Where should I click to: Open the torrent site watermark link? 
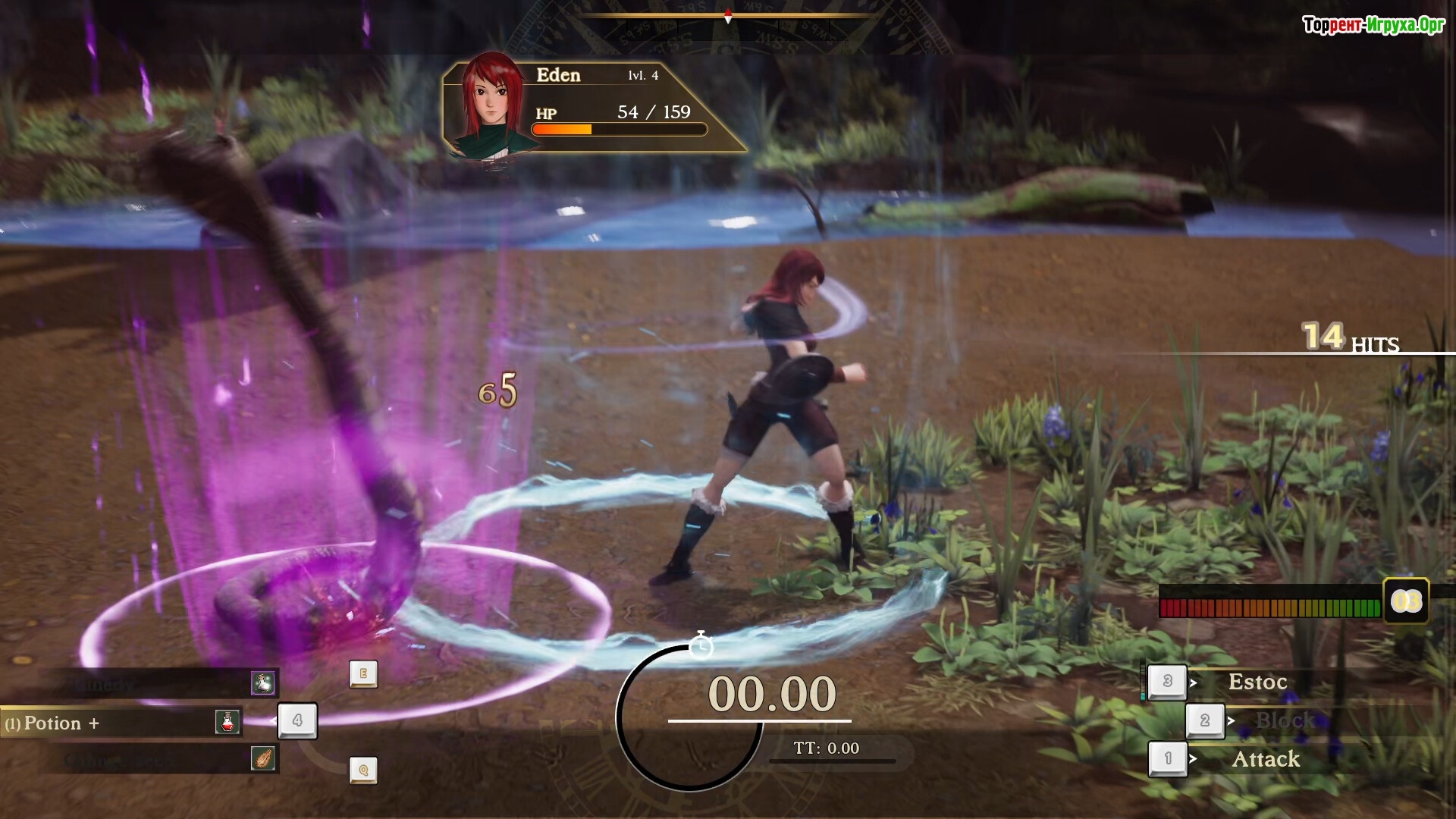[x=1373, y=25]
